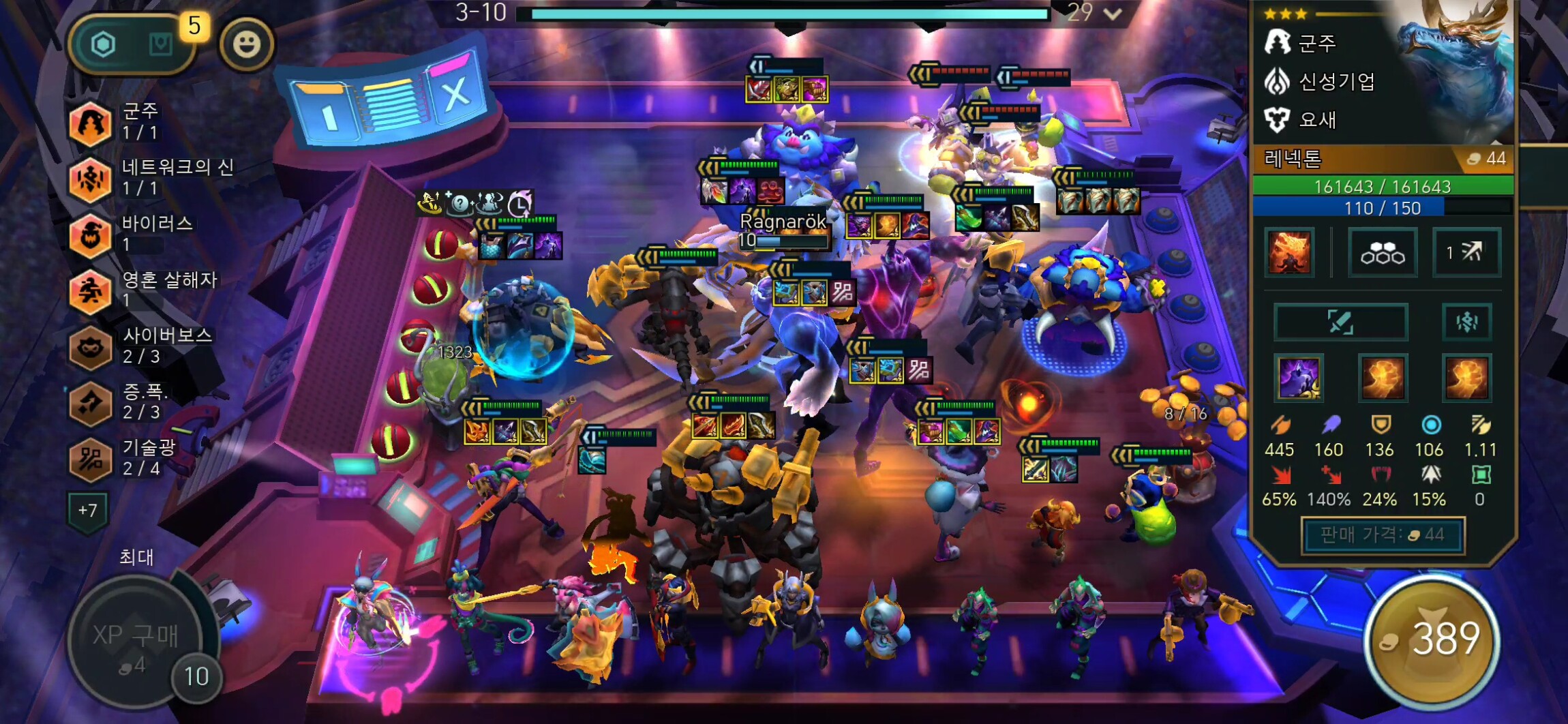Inspect the 바이러스 trait icon

[91, 235]
